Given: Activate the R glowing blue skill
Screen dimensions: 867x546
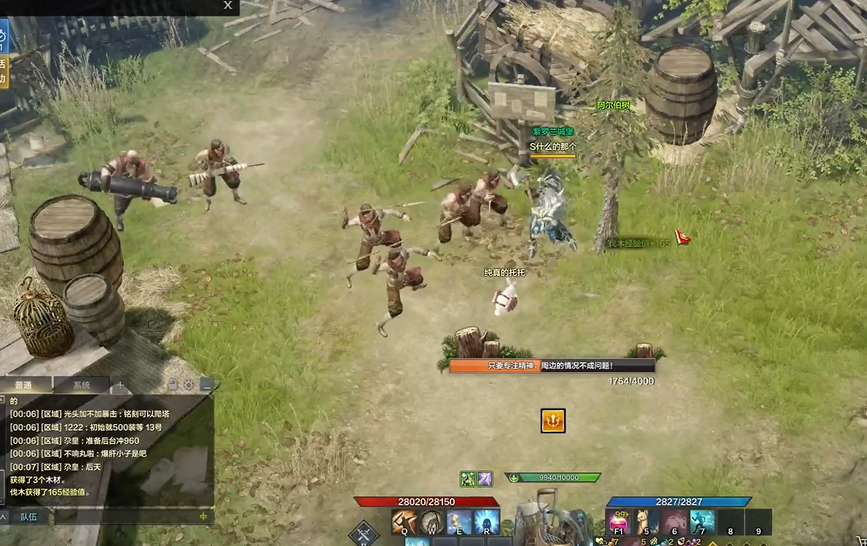Looking at the screenshot, I should pos(486,522).
